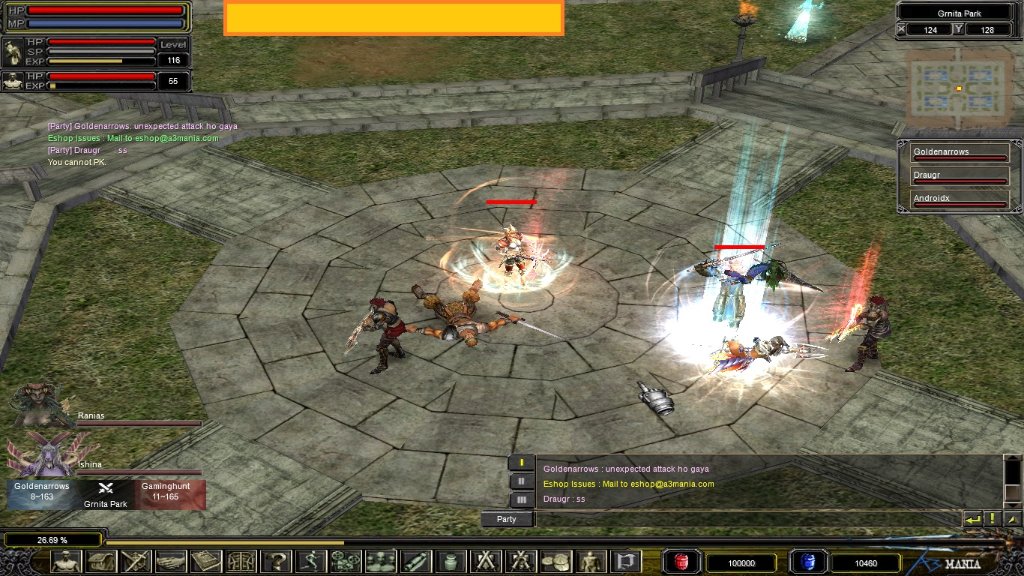Click the Party chat channel button
The image size is (1024, 576).
(x=506, y=519)
